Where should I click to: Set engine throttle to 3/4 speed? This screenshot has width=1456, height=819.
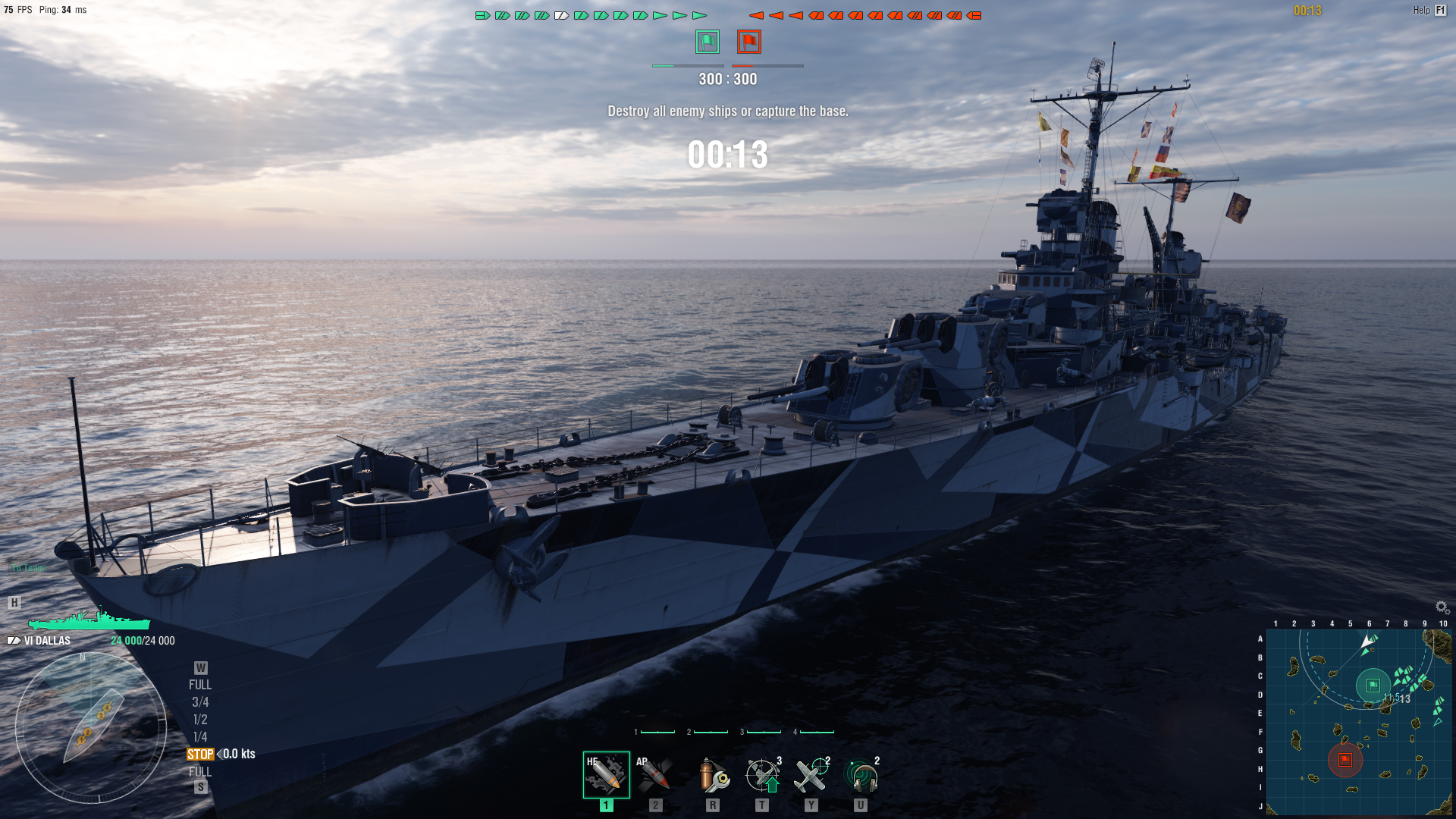point(200,702)
